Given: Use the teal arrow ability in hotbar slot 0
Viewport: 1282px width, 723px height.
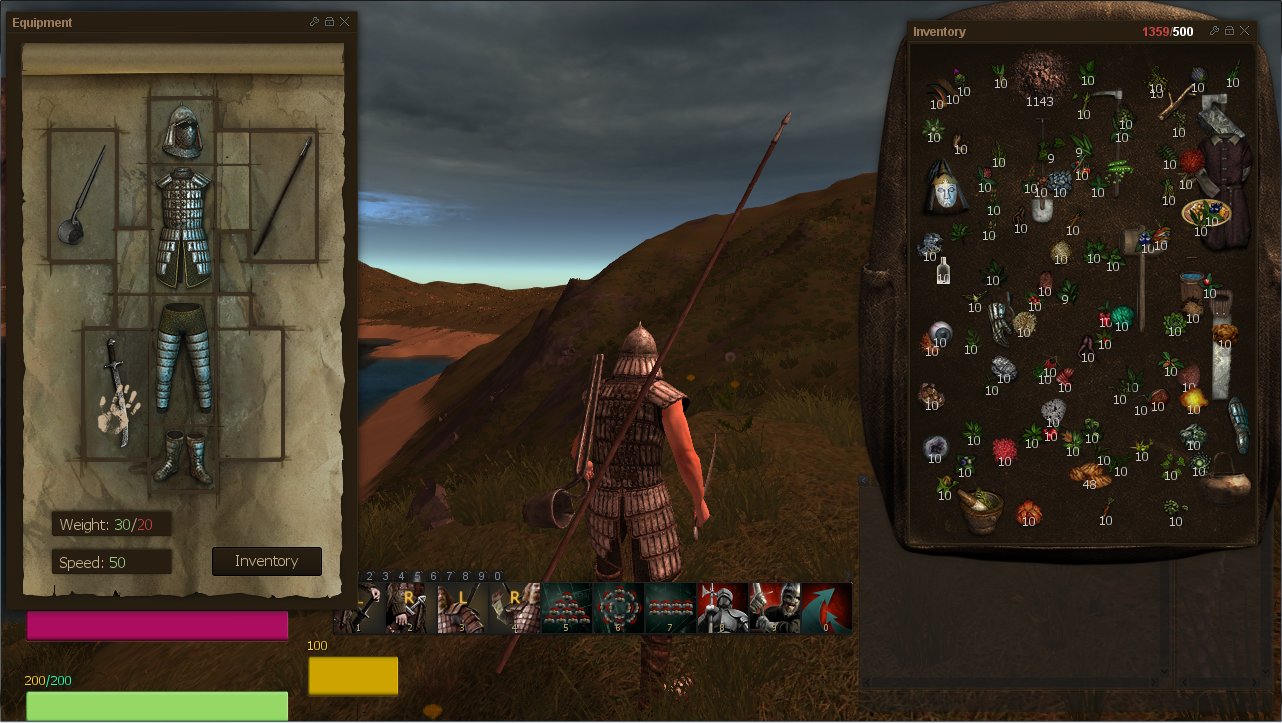Looking at the screenshot, I should pos(826,608).
